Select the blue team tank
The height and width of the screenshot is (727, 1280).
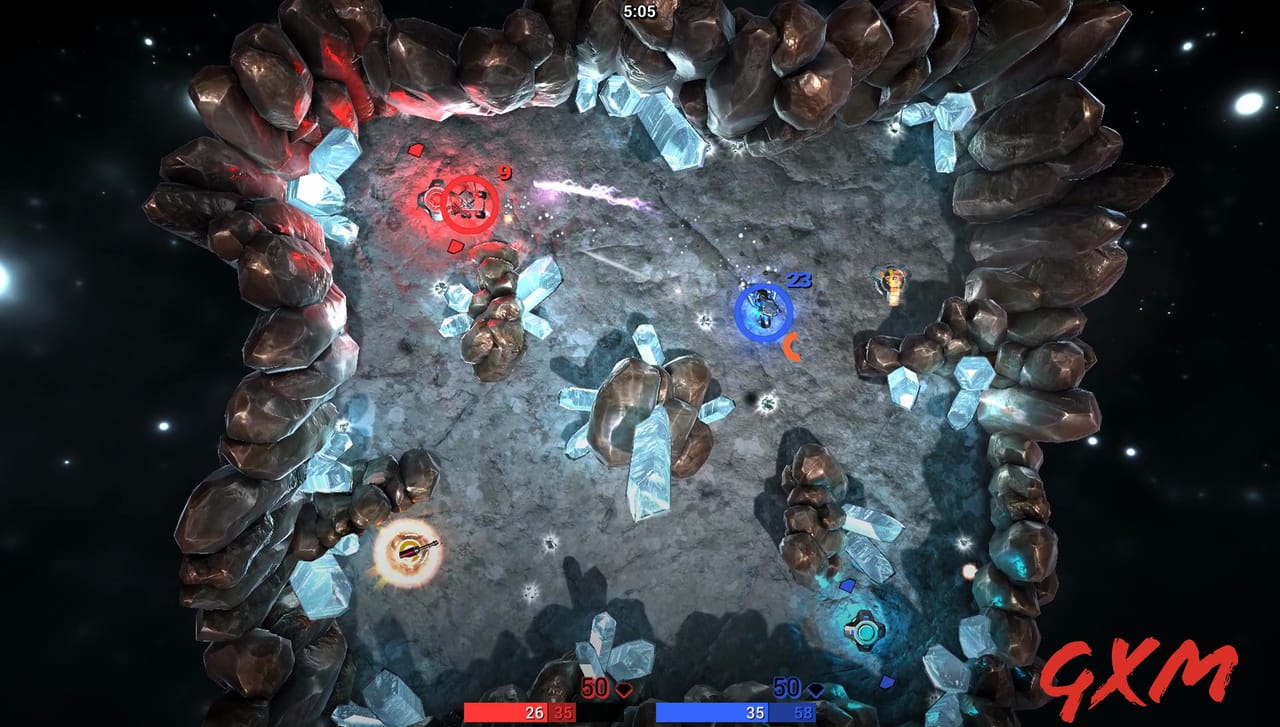click(x=765, y=312)
